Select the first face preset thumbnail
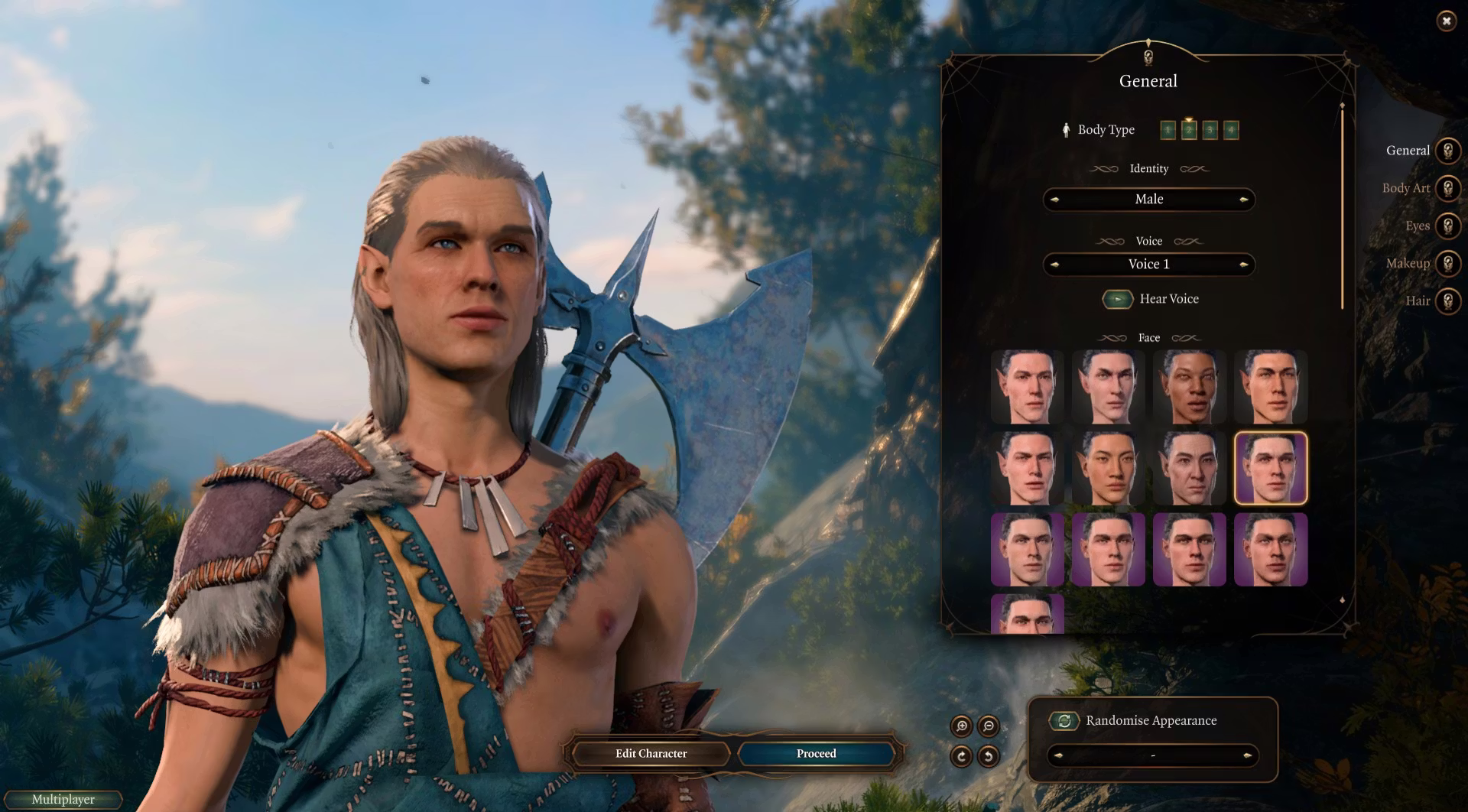Image resolution: width=1468 pixels, height=812 pixels. click(x=1027, y=387)
